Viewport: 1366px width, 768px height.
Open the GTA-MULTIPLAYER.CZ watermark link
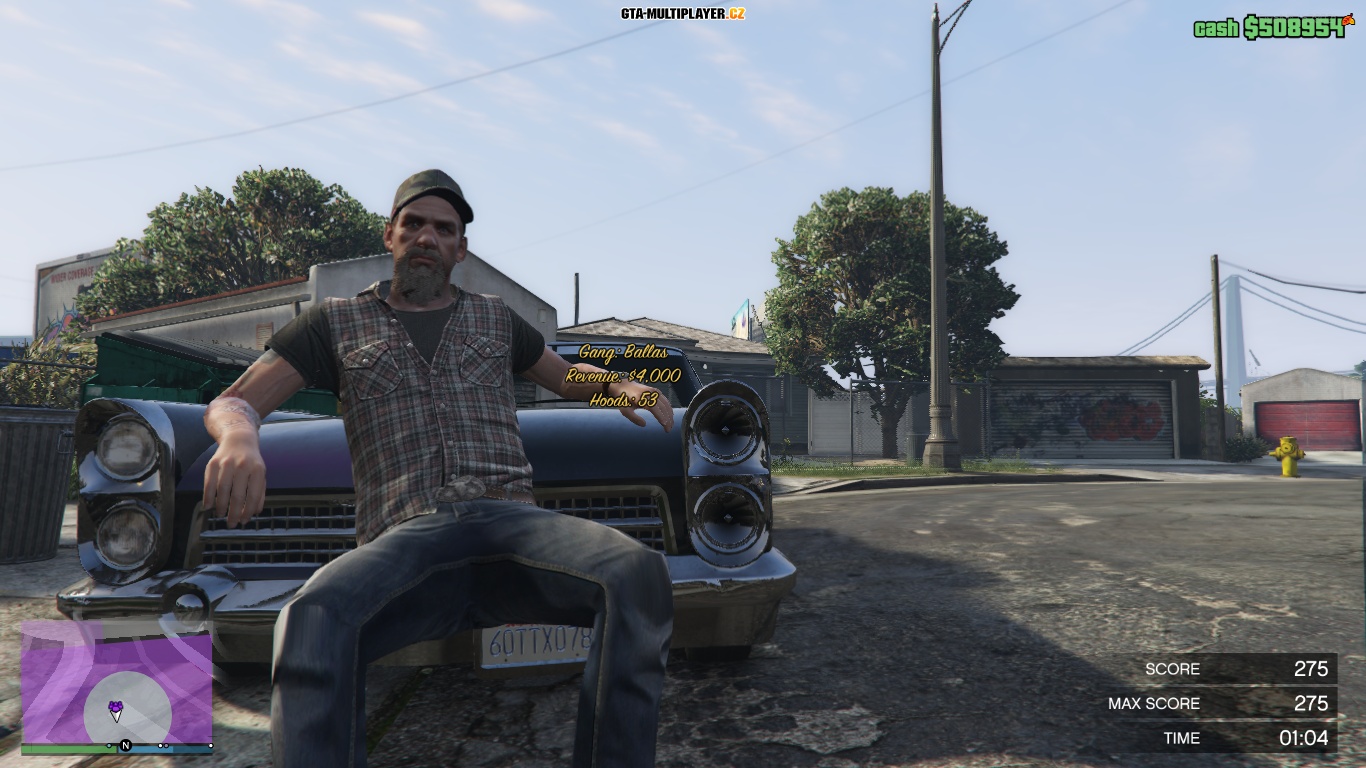click(x=682, y=14)
